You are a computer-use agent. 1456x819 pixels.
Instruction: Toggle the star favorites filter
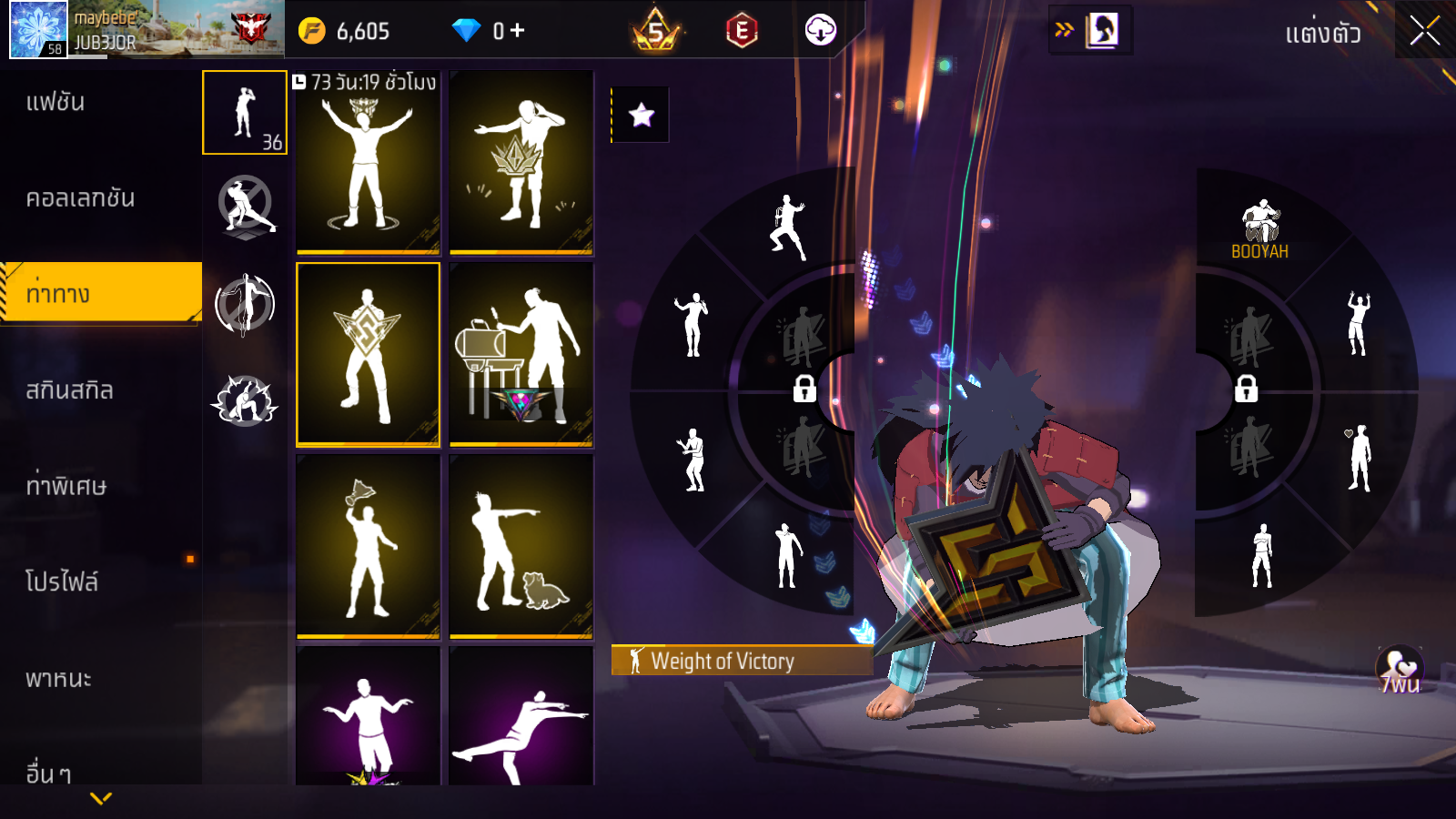coord(641,115)
